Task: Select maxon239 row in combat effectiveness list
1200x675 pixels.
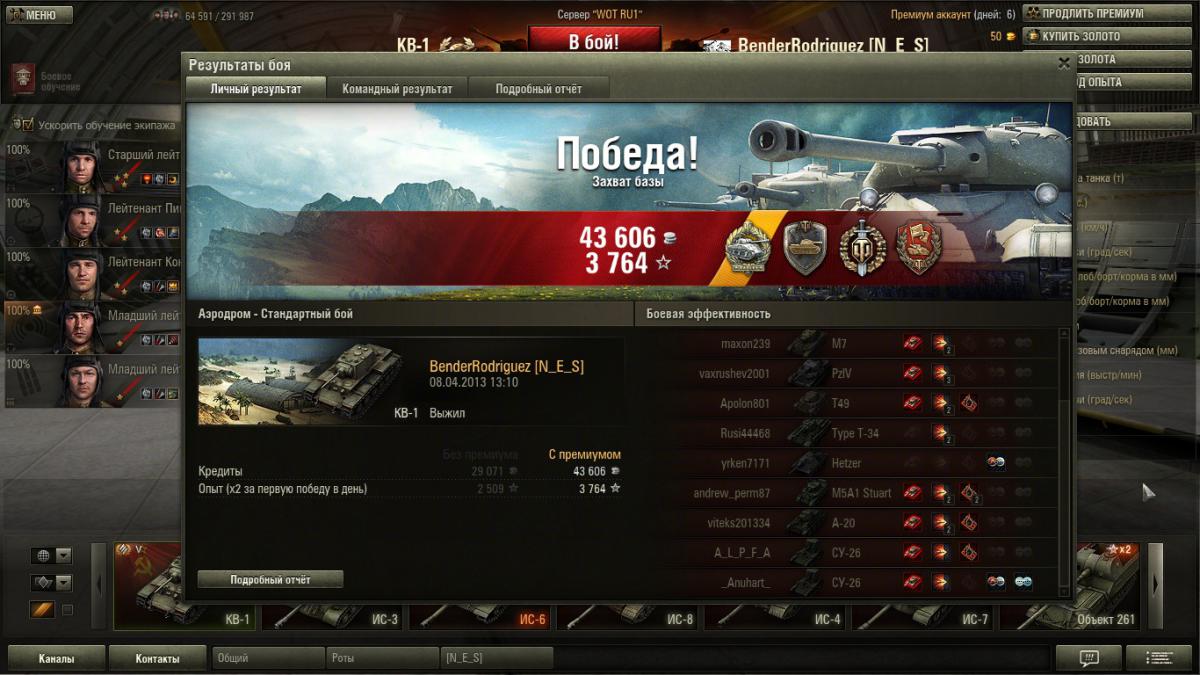Action: point(850,344)
